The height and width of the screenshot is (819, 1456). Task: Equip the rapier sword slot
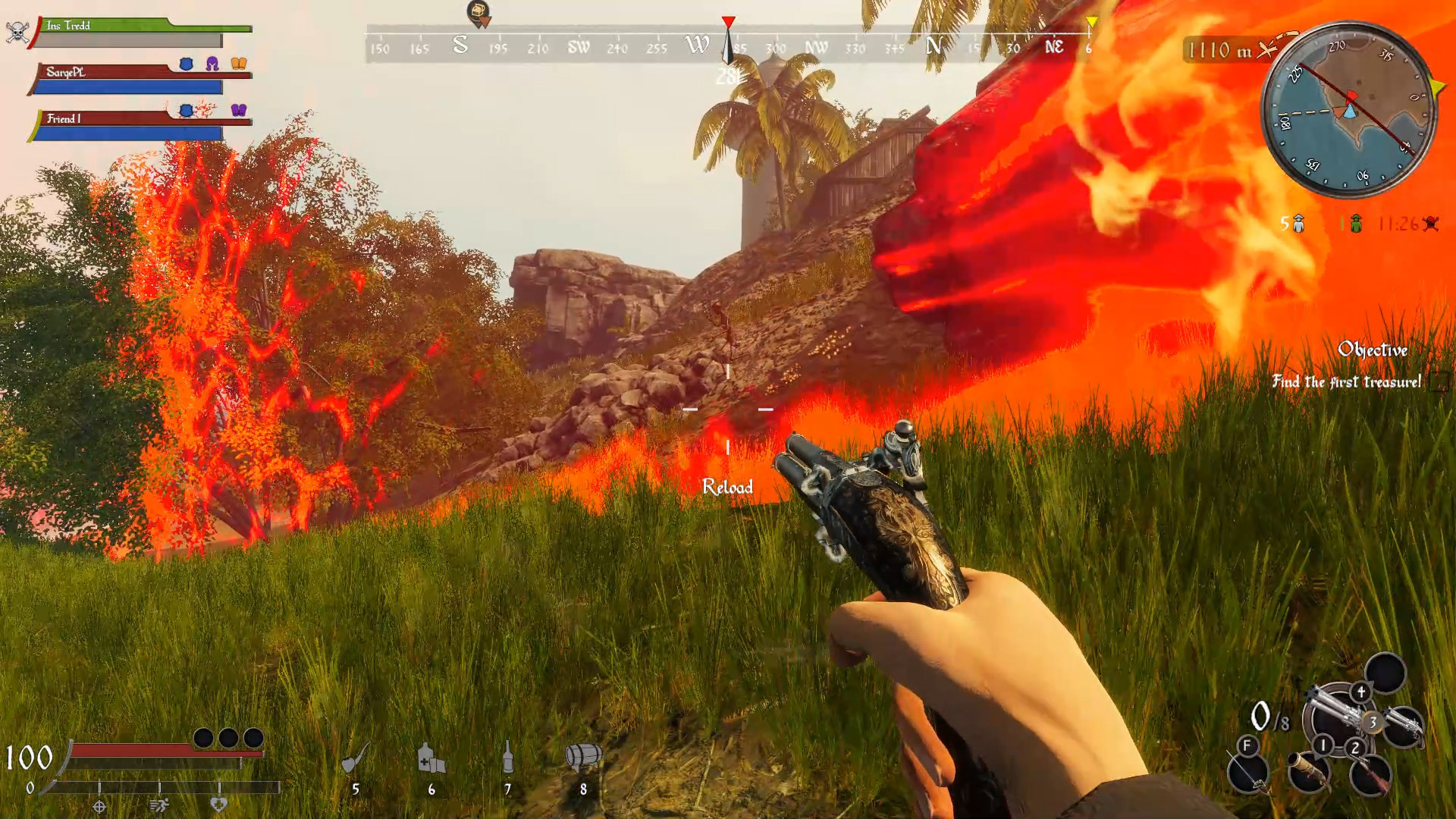click(1248, 772)
